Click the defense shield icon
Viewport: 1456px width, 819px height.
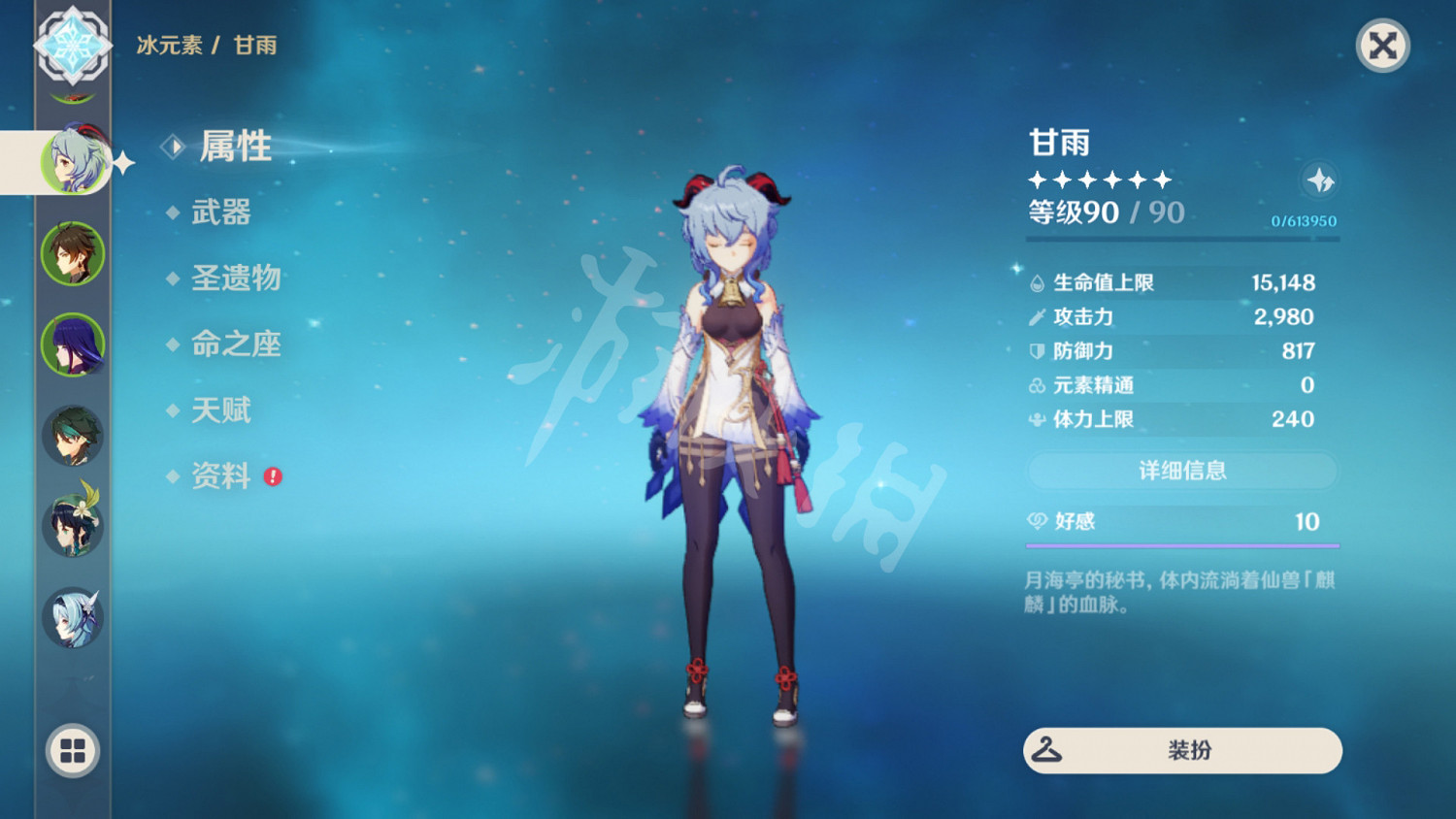pos(1035,351)
